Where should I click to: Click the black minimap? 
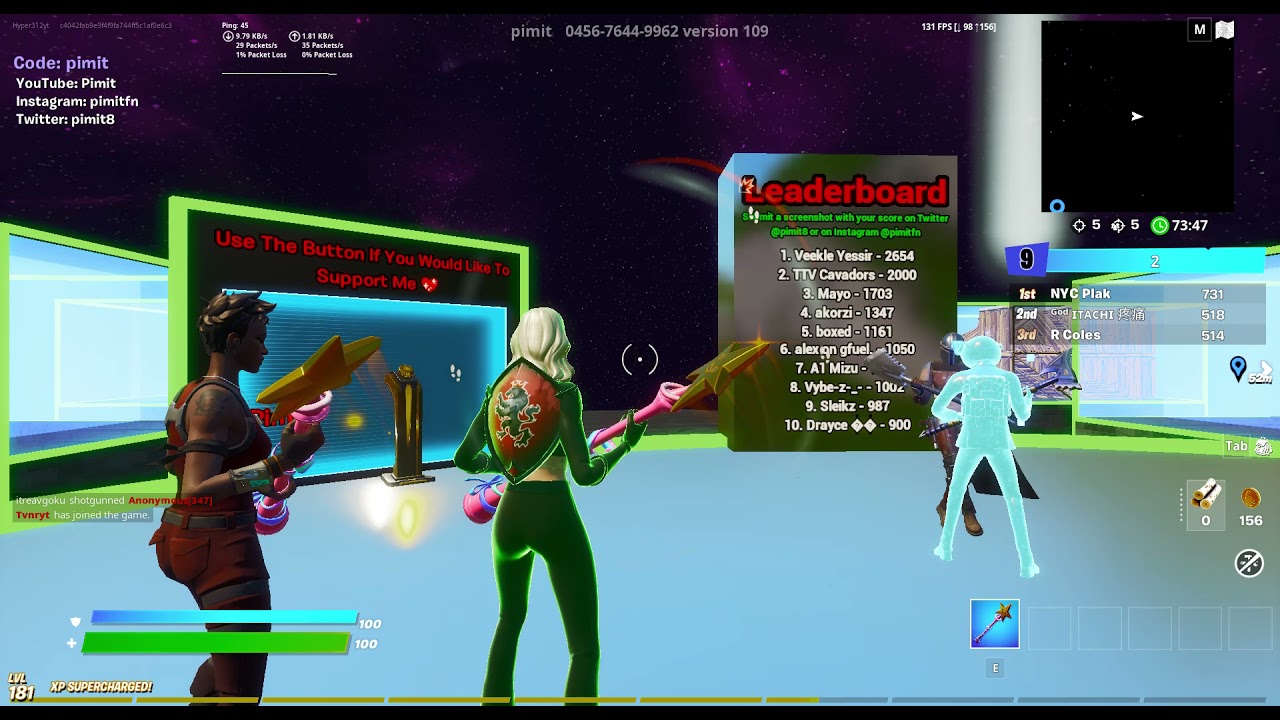point(1137,116)
